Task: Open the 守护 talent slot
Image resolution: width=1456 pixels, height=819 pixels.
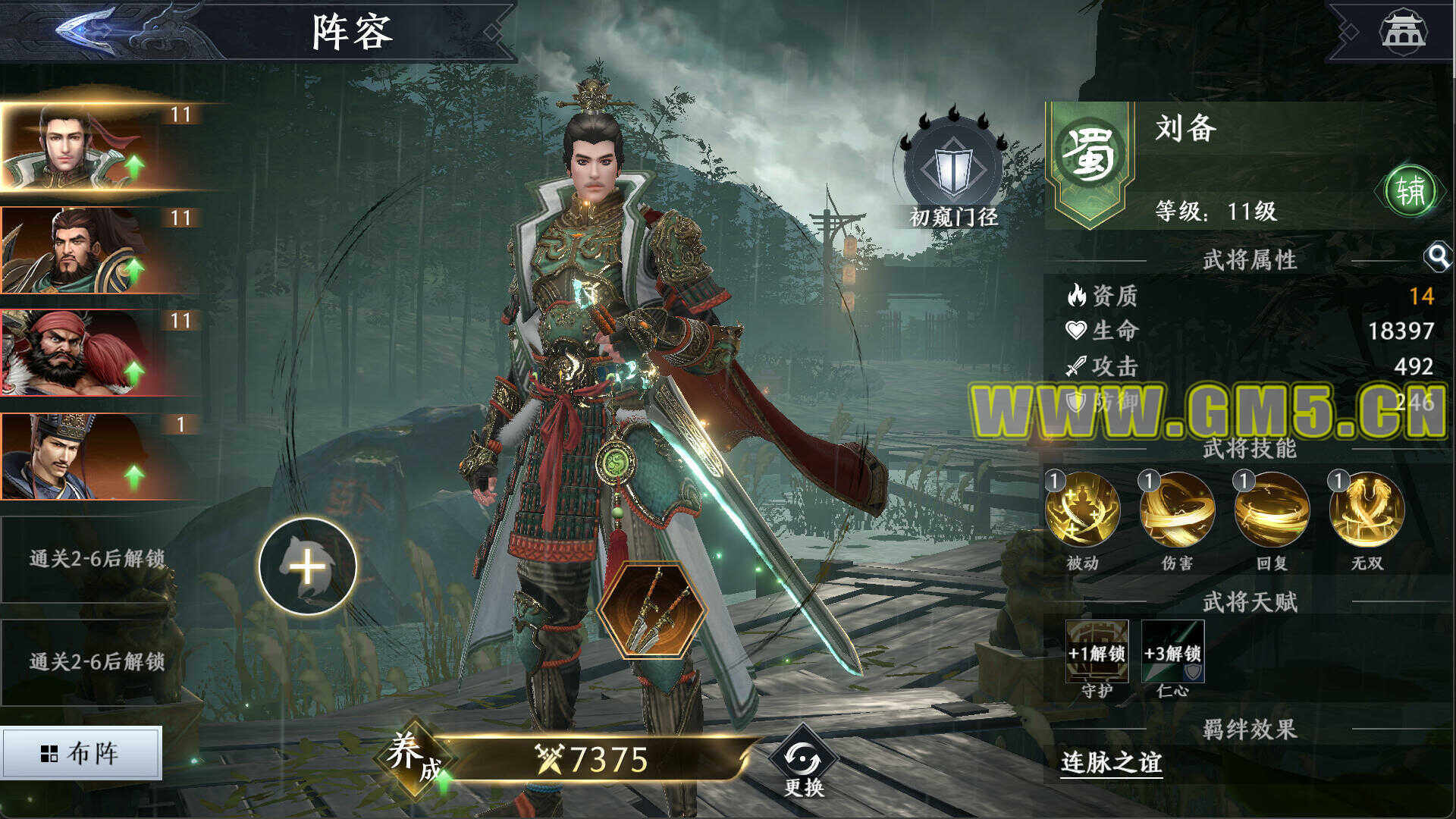Action: (x=1097, y=652)
